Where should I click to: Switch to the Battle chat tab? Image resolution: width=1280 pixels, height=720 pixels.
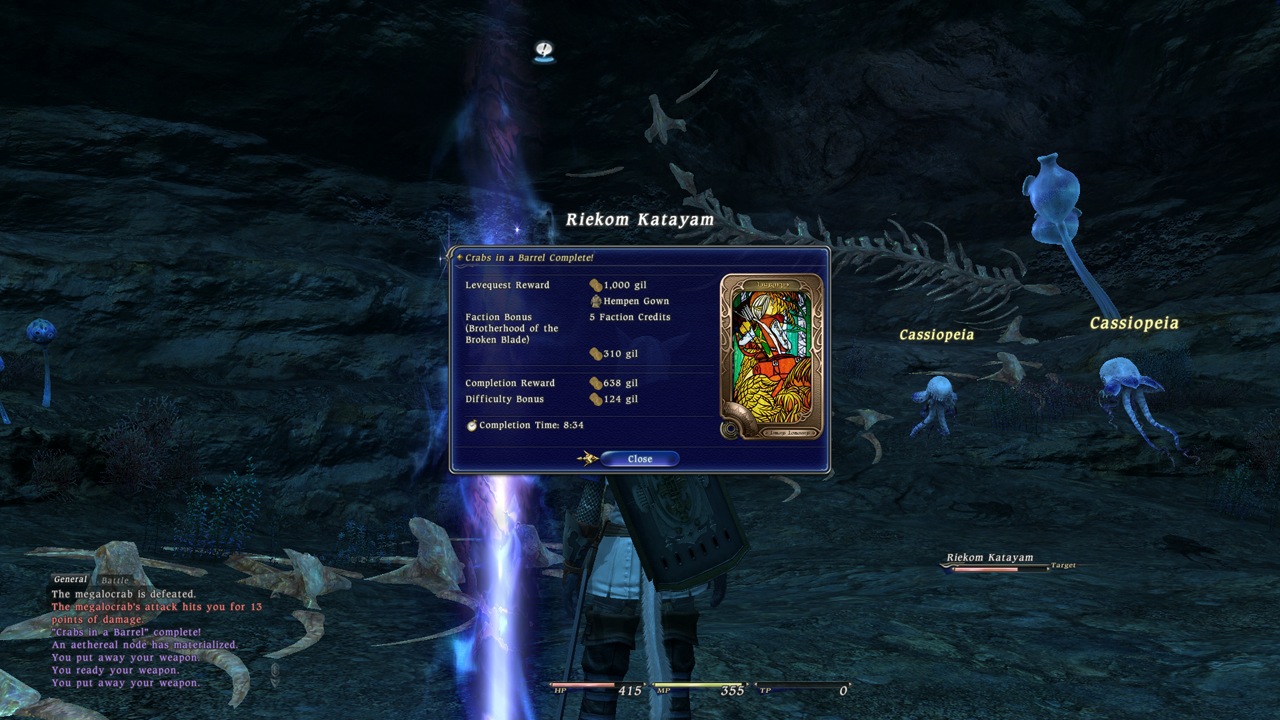(116, 579)
